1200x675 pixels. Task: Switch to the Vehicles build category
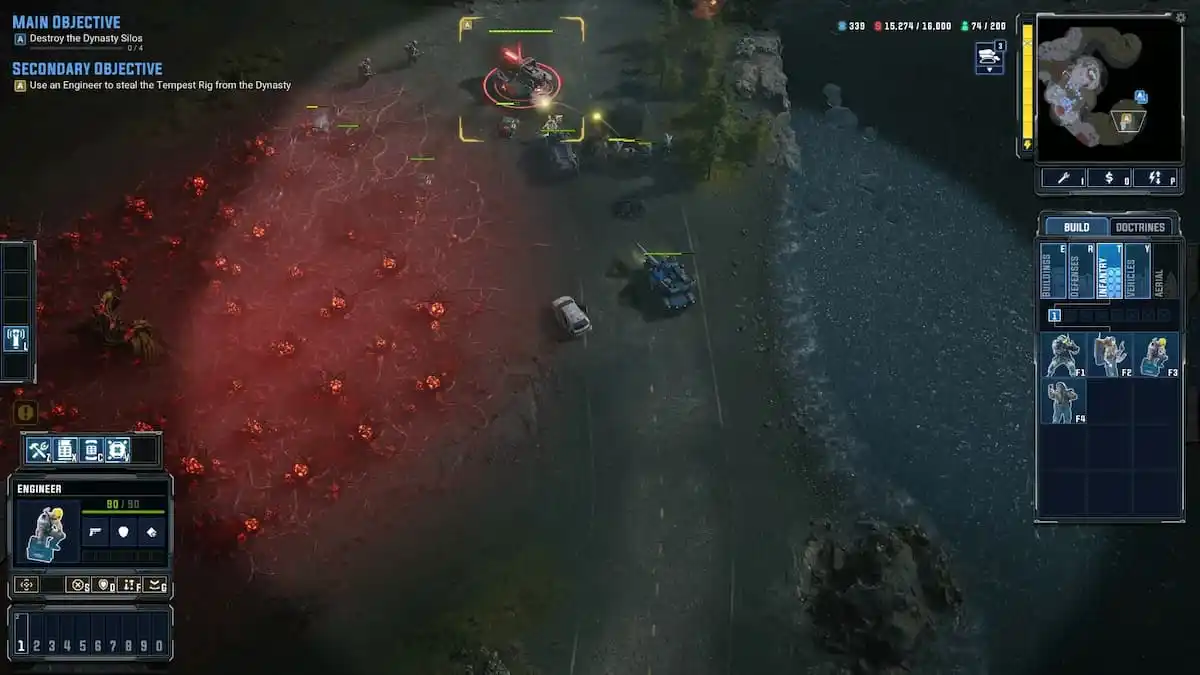click(1137, 270)
